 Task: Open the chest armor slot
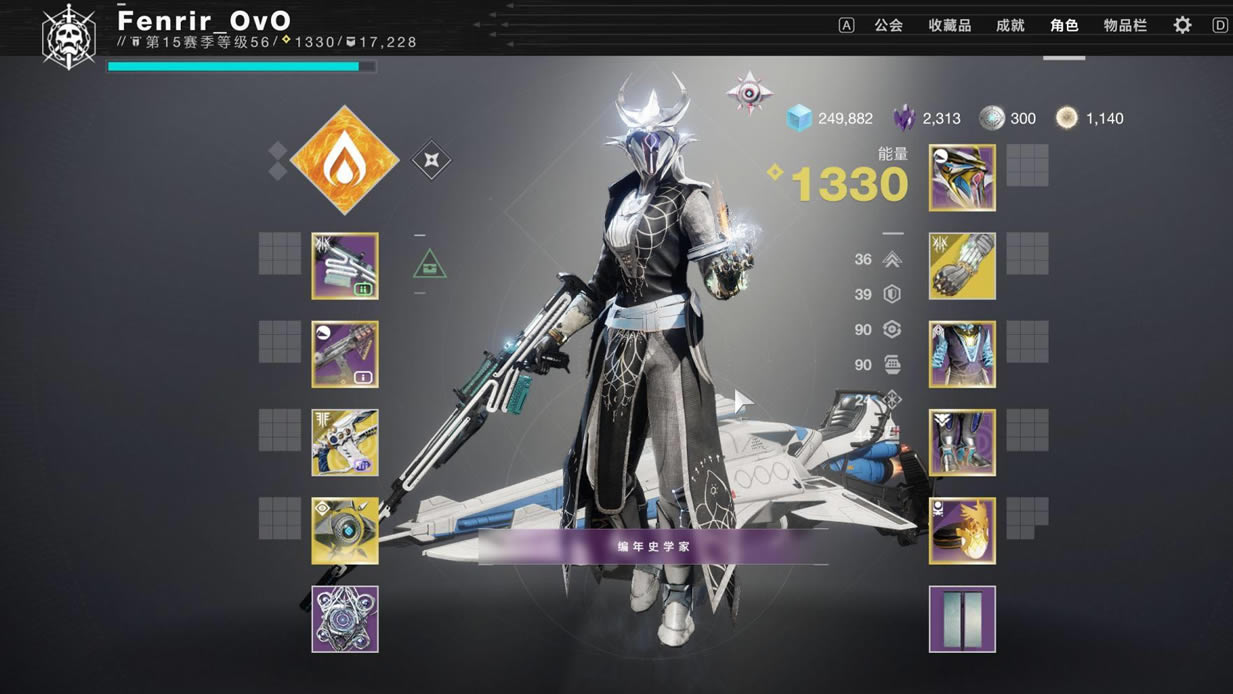coord(962,354)
